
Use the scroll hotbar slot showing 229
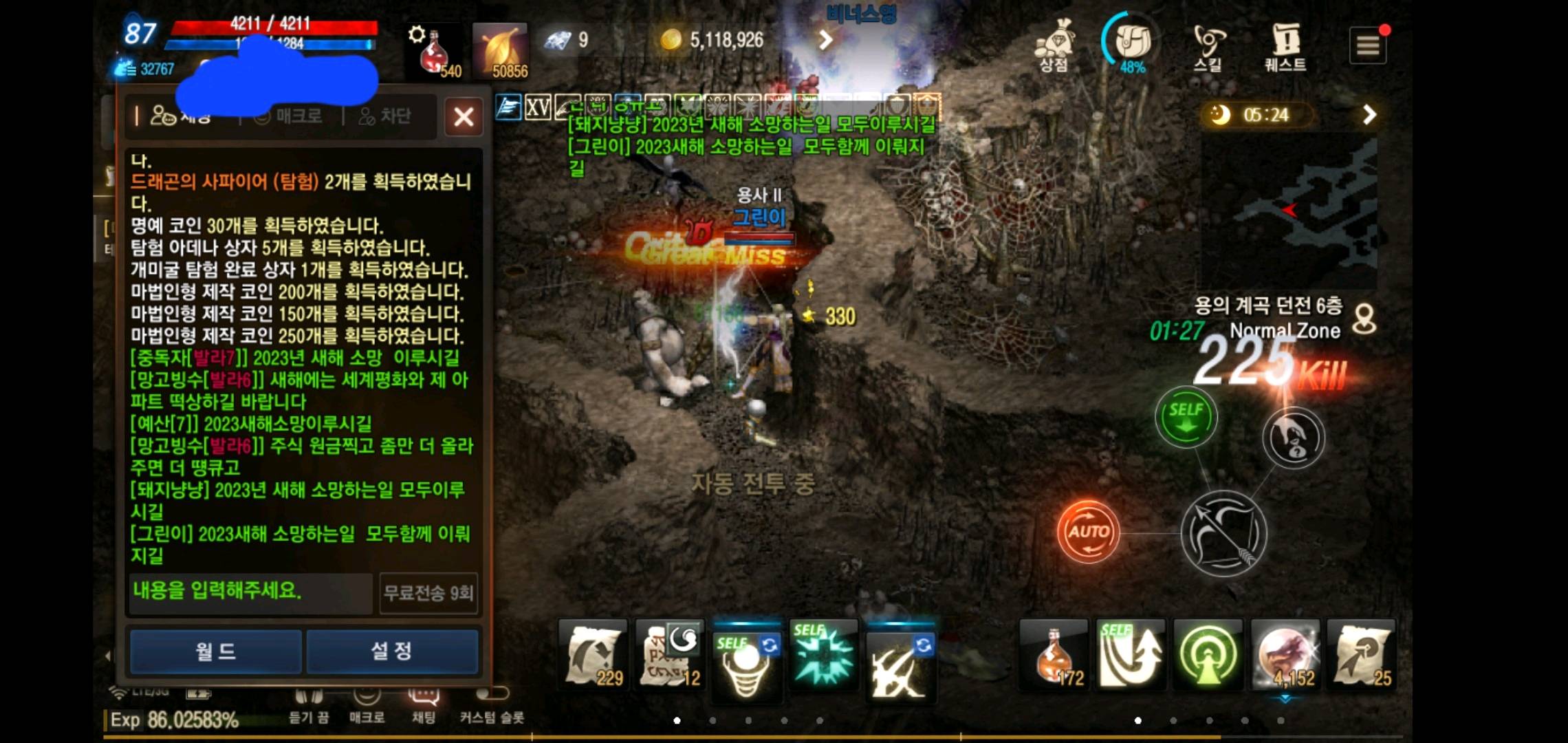(x=593, y=655)
